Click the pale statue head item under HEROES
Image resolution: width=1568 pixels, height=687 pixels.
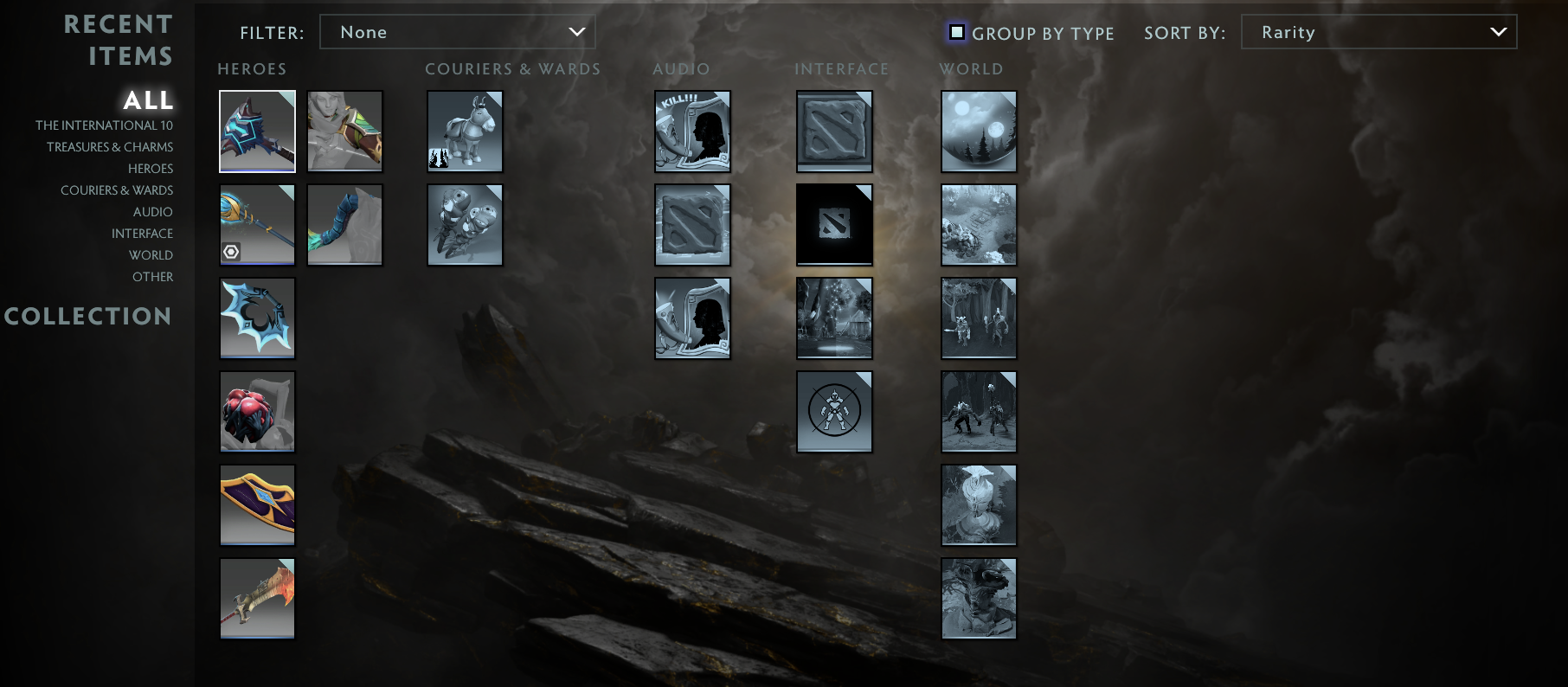pyautogui.click(x=344, y=131)
